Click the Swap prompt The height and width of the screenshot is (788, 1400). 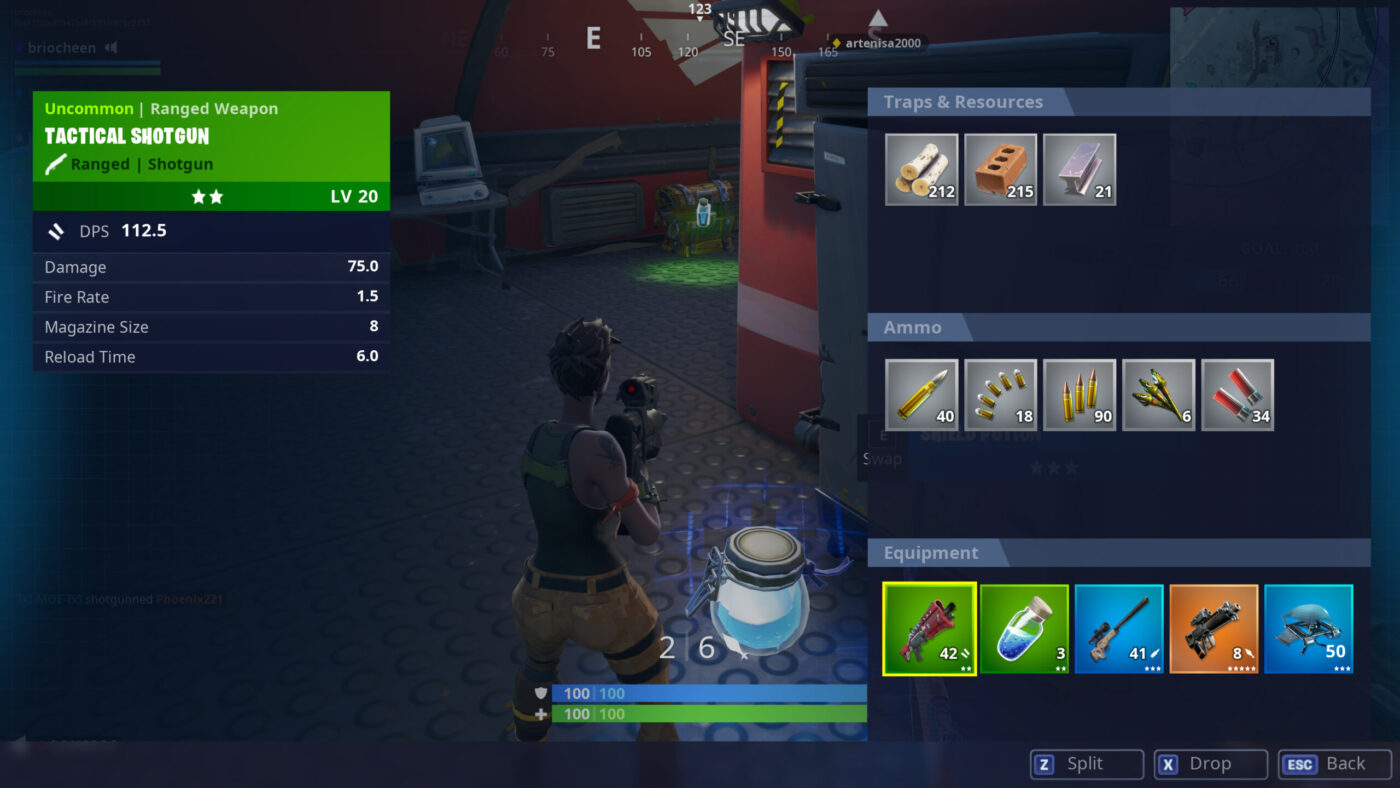[x=881, y=448]
